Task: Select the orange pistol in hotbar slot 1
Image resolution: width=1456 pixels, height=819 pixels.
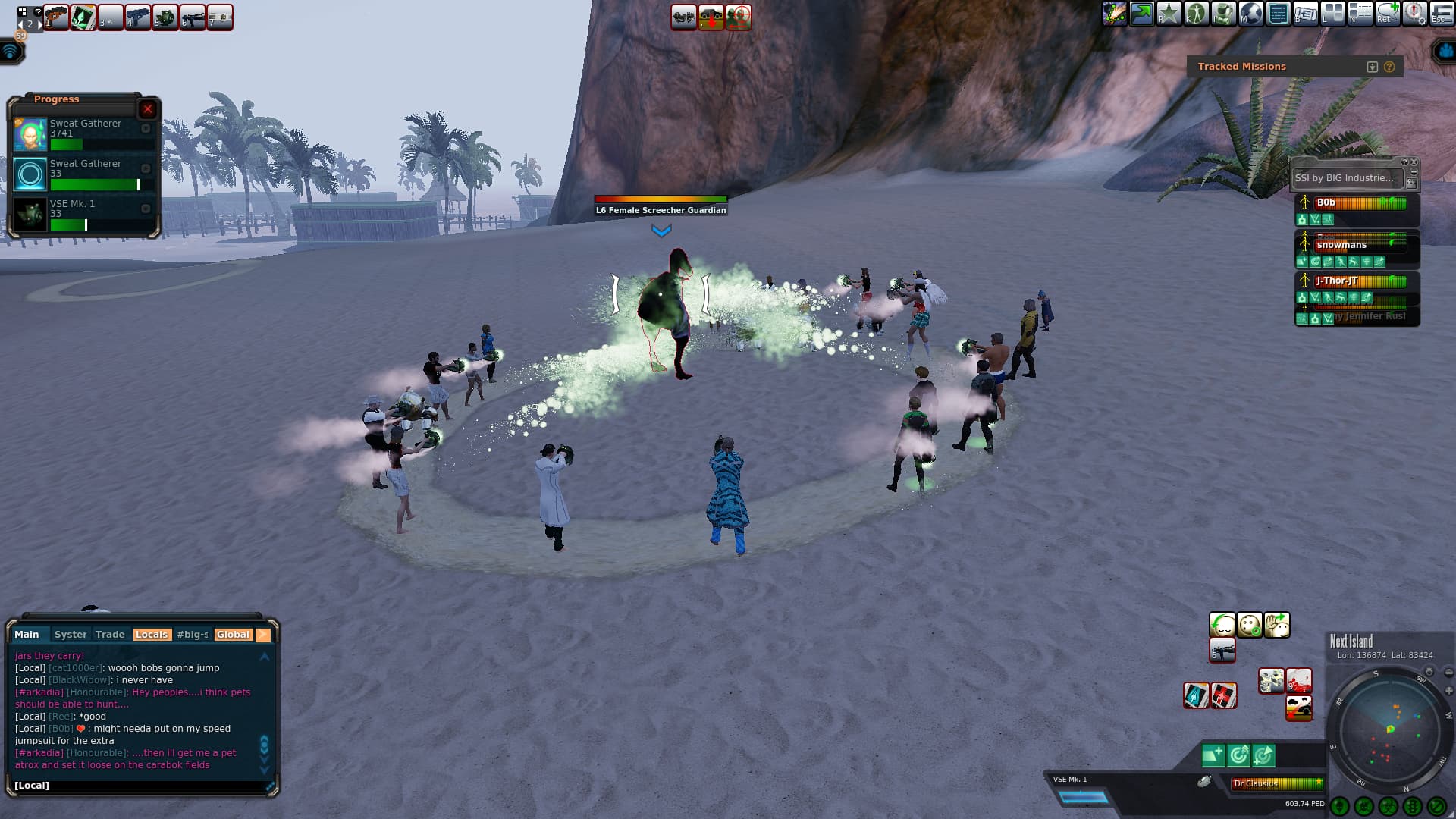Action: click(x=56, y=16)
